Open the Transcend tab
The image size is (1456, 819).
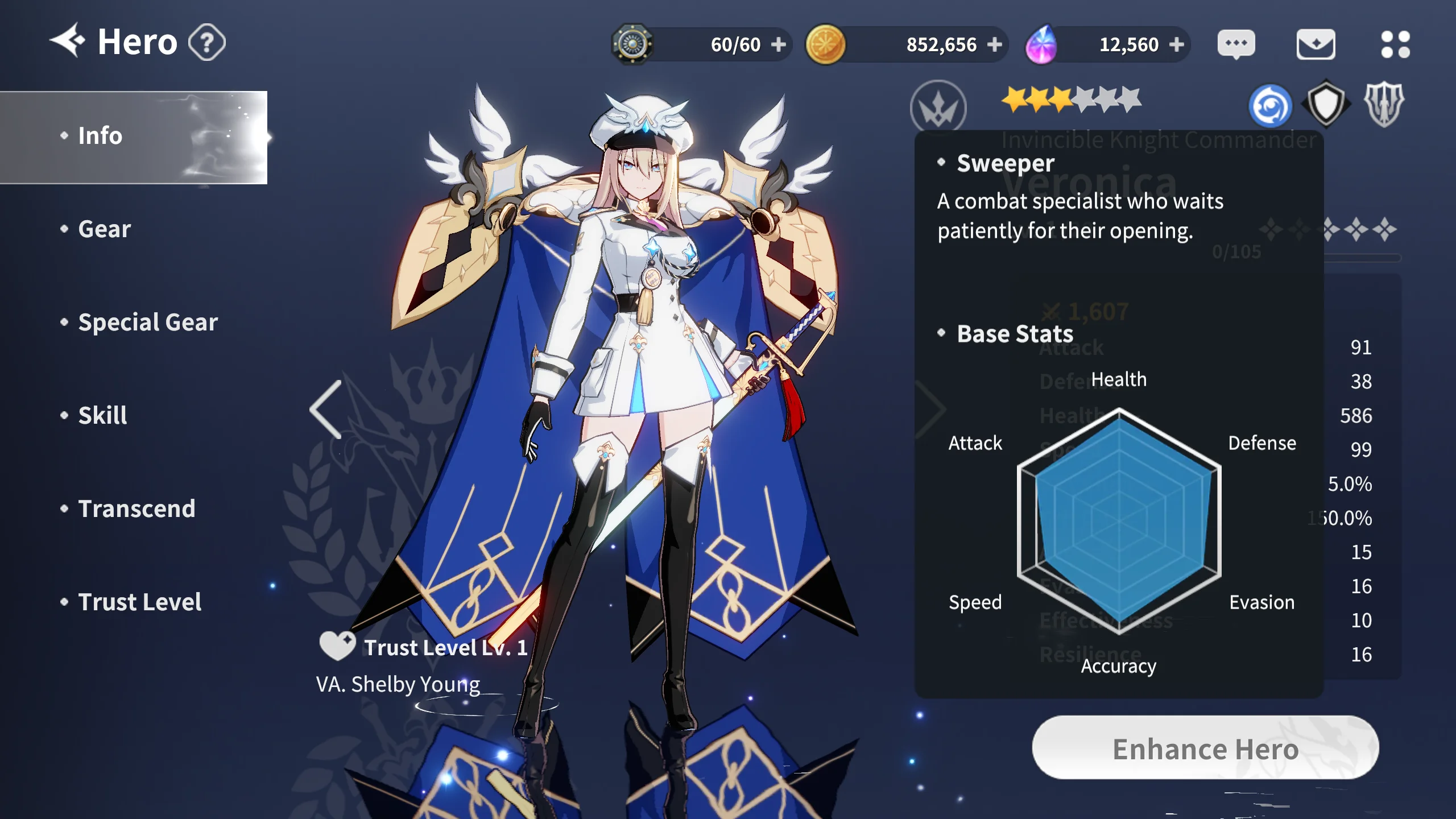tap(136, 509)
